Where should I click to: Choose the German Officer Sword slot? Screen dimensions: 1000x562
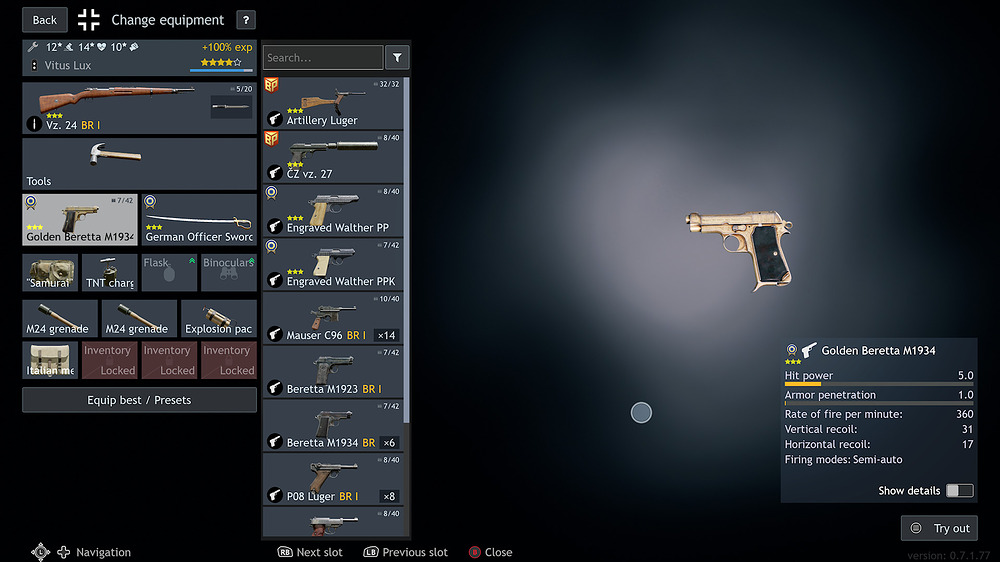click(199, 220)
